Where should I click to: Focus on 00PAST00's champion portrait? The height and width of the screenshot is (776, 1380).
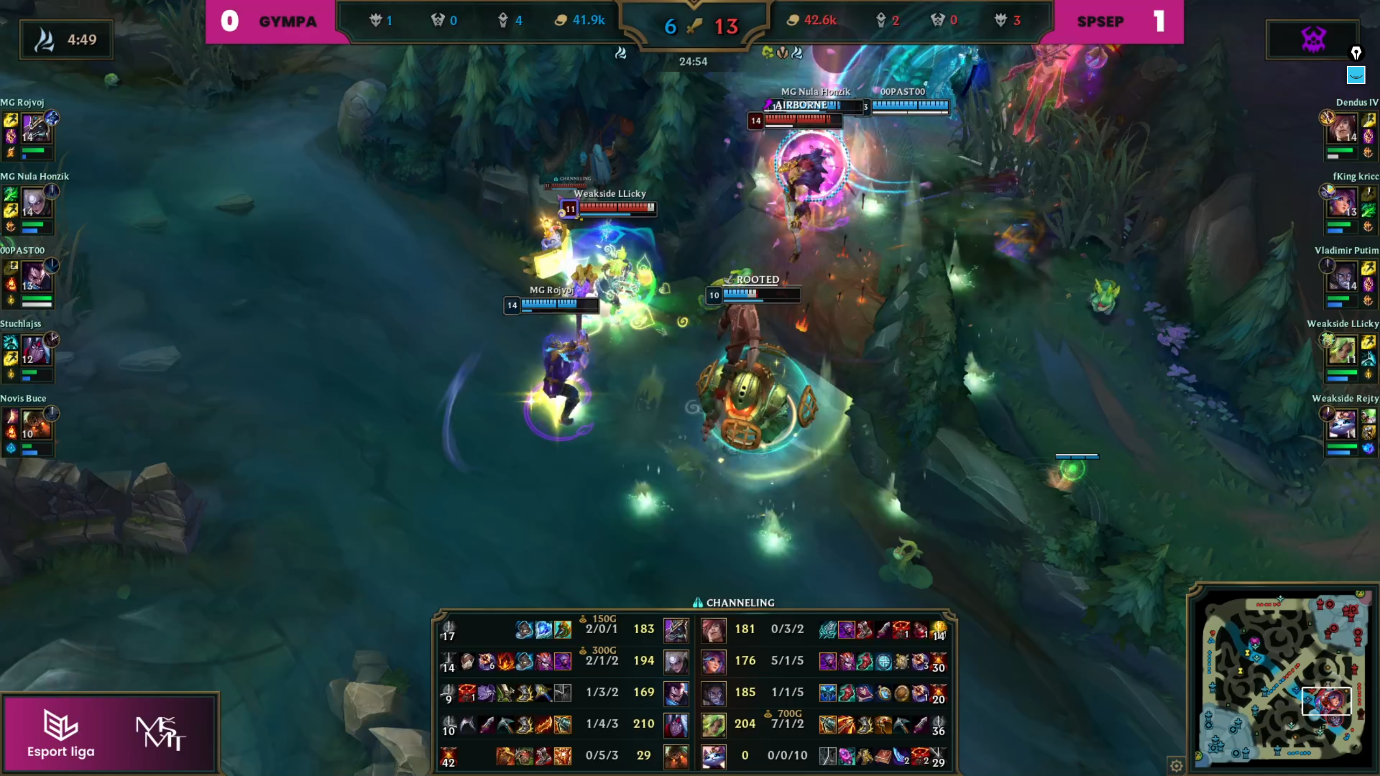coord(37,276)
